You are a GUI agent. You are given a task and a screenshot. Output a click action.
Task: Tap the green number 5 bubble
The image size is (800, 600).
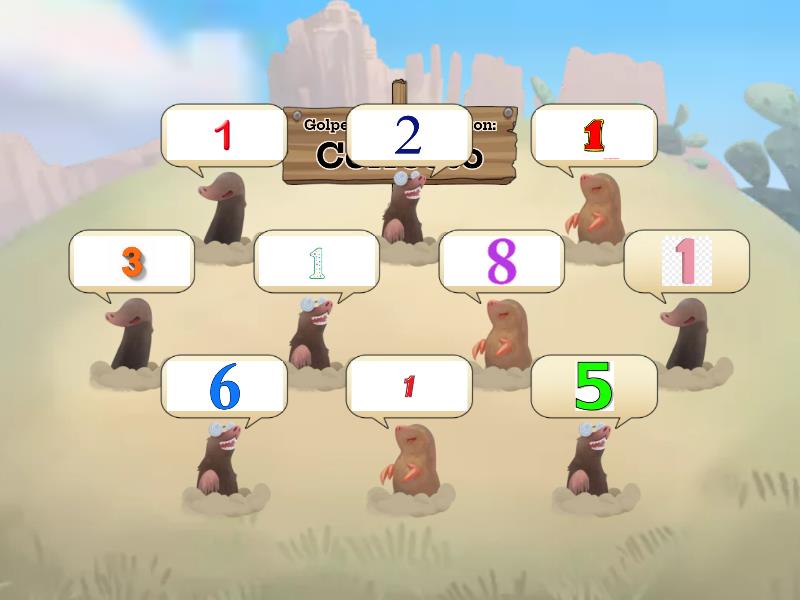(x=593, y=387)
